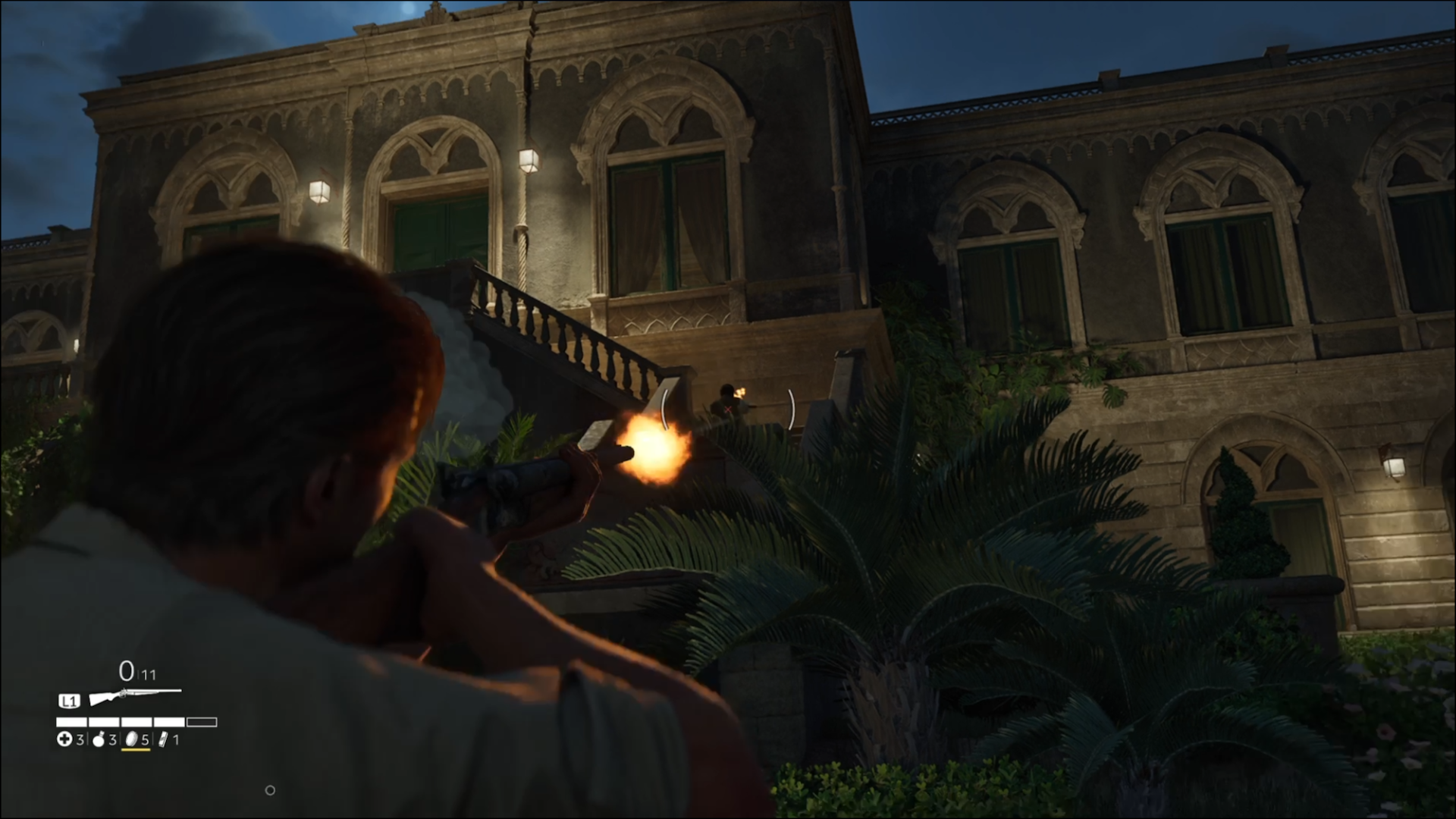Select the slim bar-shaped item icon
1456x819 pixels.
(163, 739)
